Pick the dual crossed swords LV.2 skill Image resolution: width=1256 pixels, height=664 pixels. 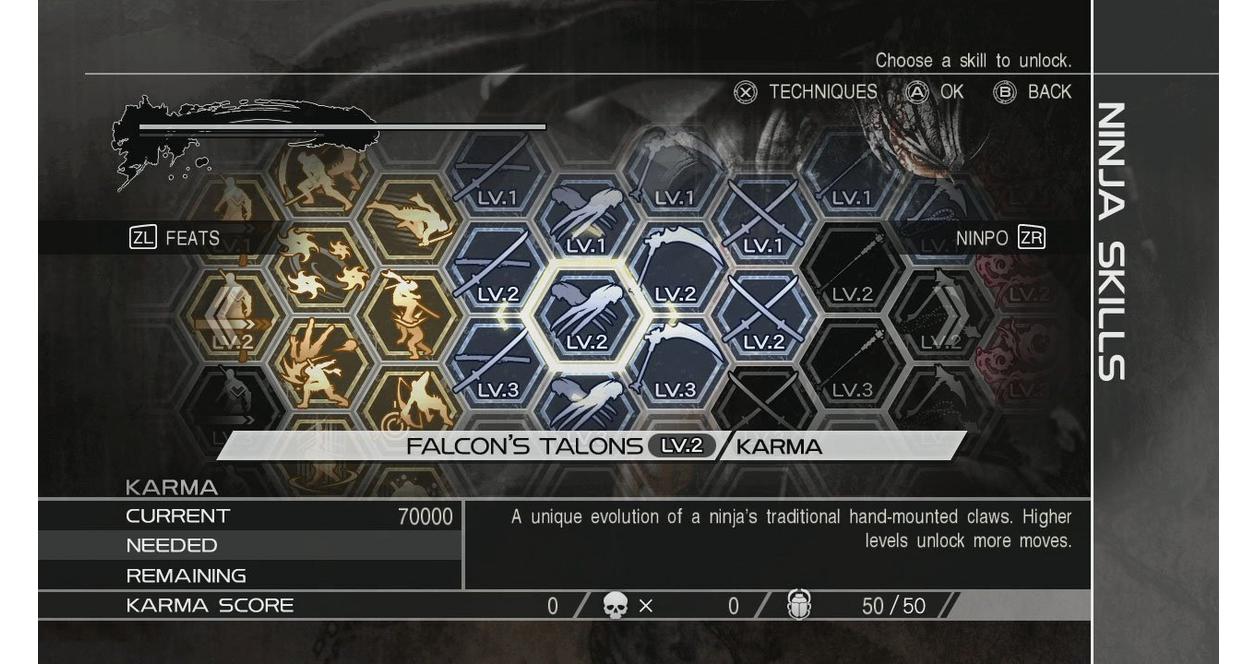coord(763,316)
